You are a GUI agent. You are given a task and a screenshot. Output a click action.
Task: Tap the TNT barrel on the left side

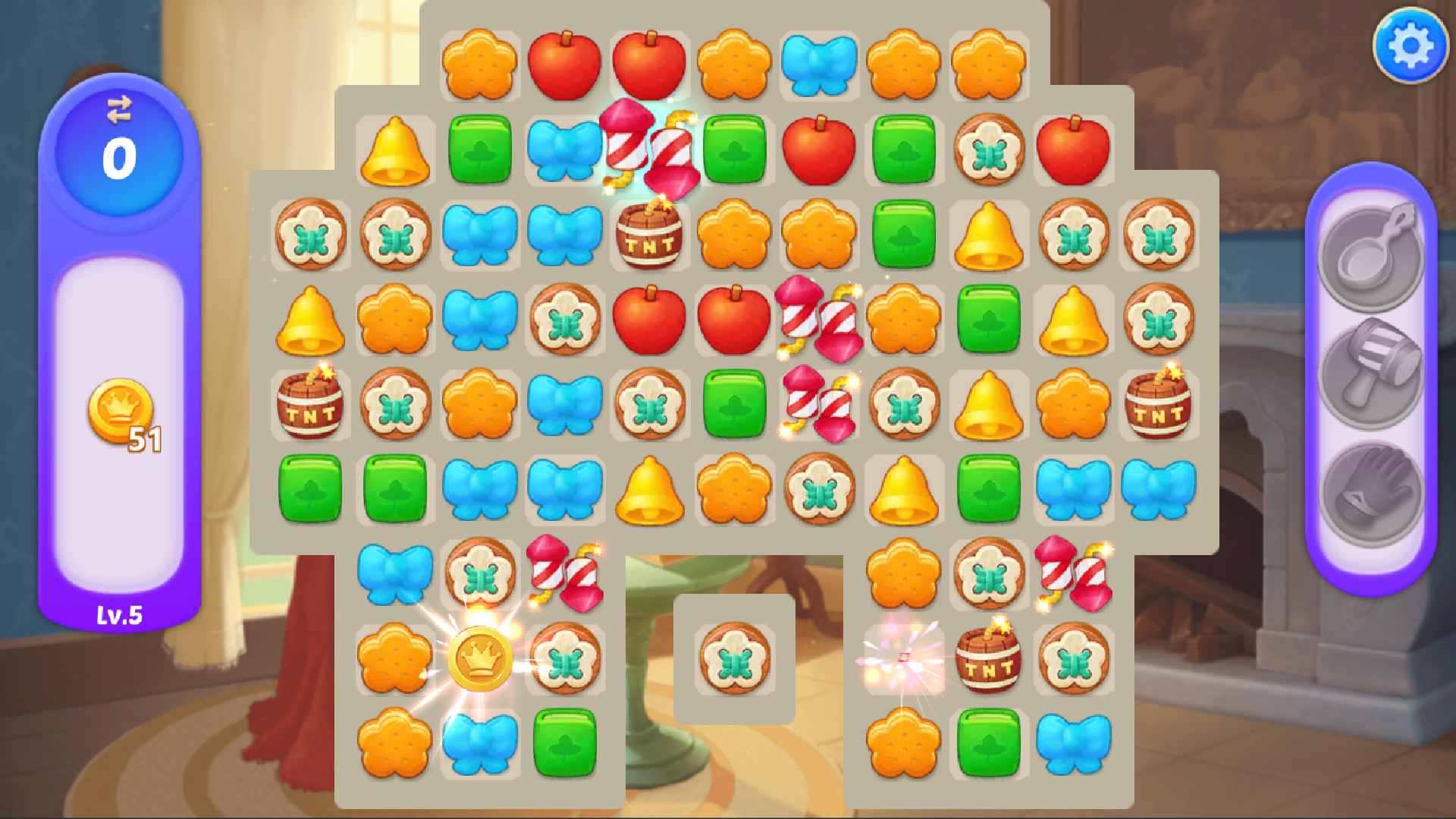311,407
